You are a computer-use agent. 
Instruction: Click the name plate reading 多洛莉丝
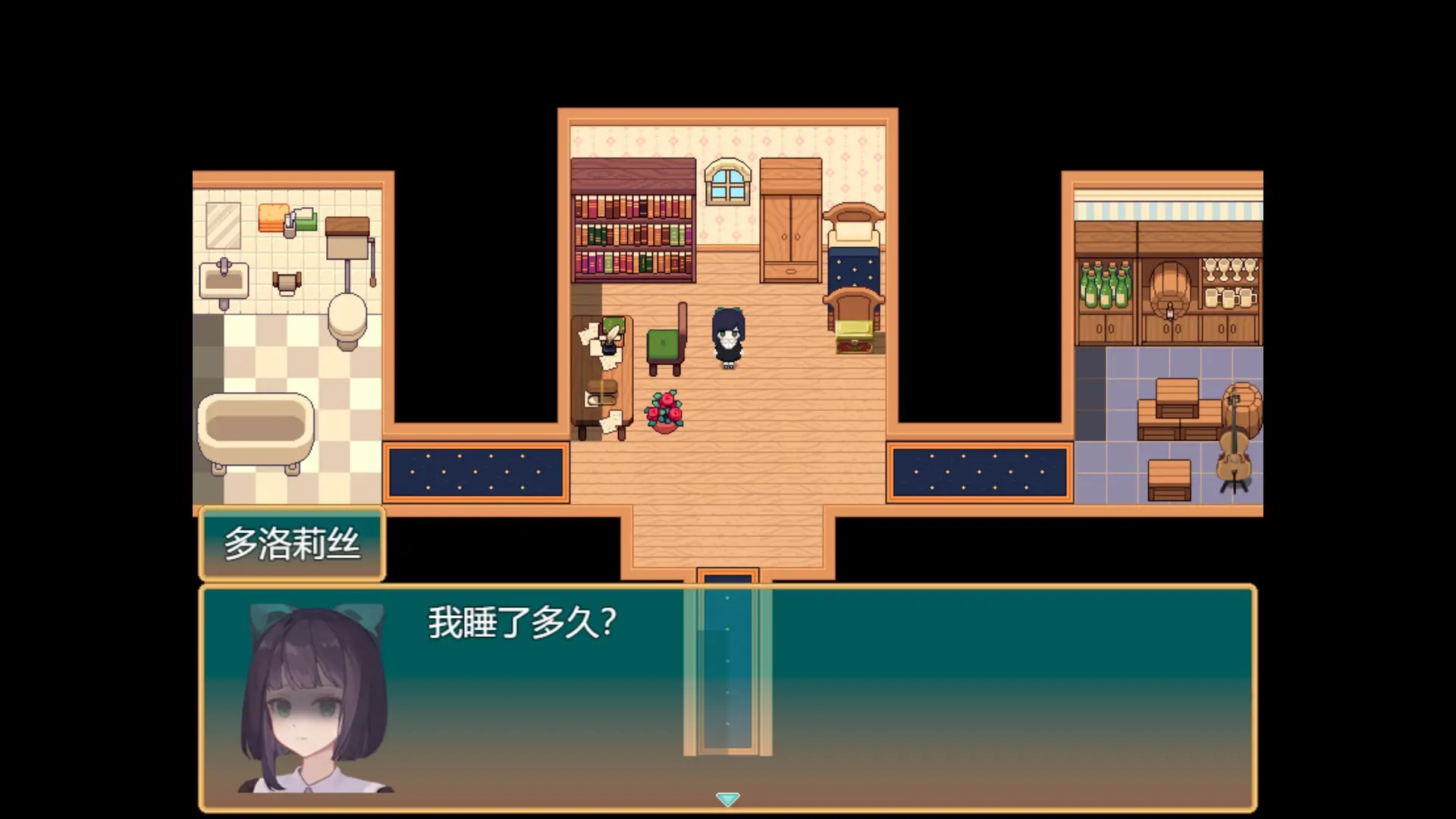292,542
